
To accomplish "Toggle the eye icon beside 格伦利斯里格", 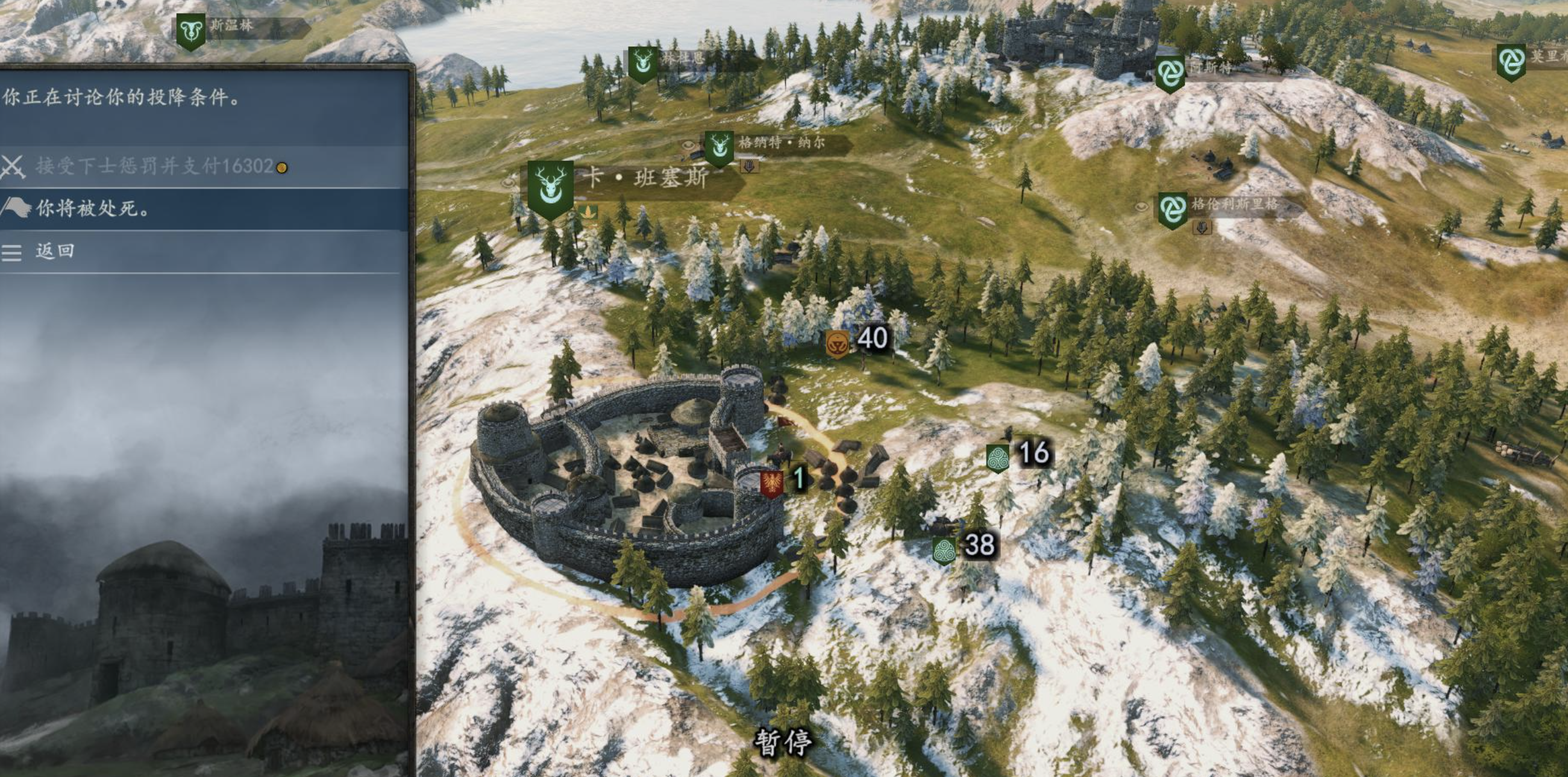I will 1142,207.
